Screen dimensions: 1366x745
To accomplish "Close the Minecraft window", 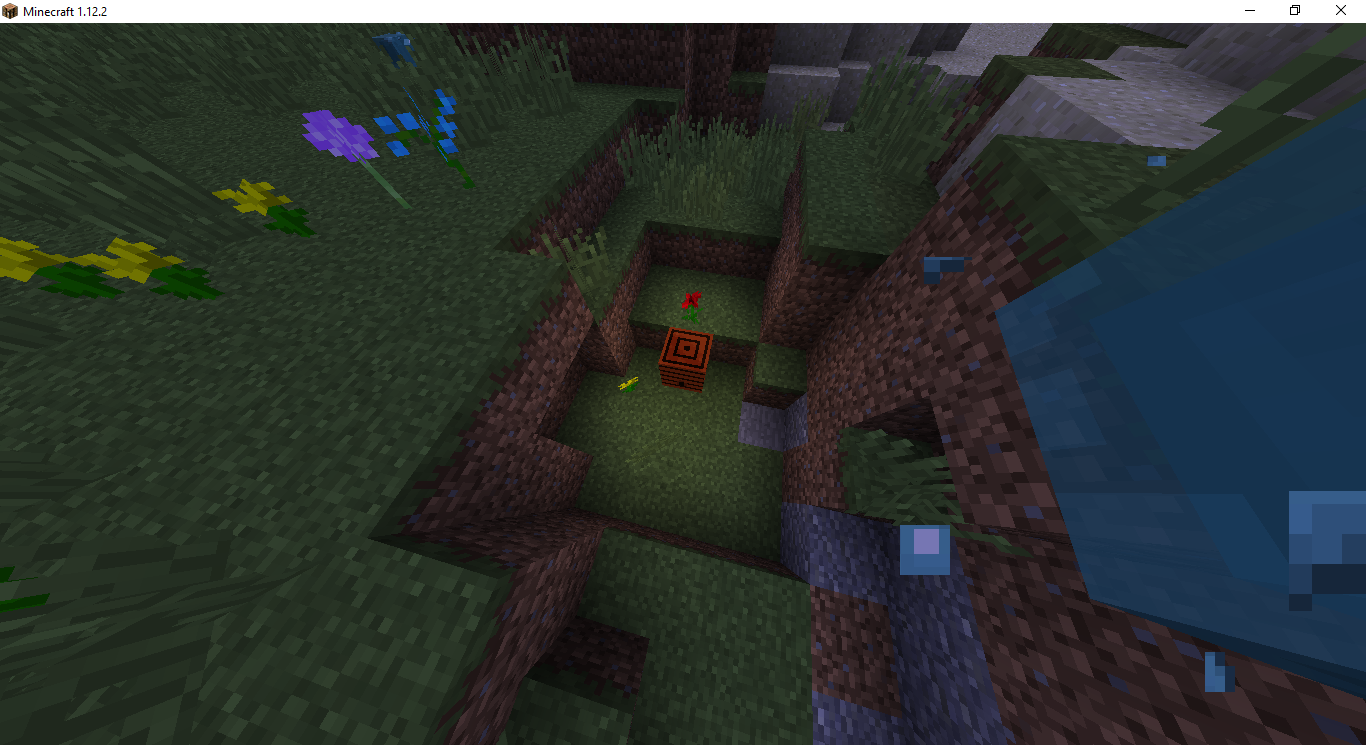I will (1340, 10).
